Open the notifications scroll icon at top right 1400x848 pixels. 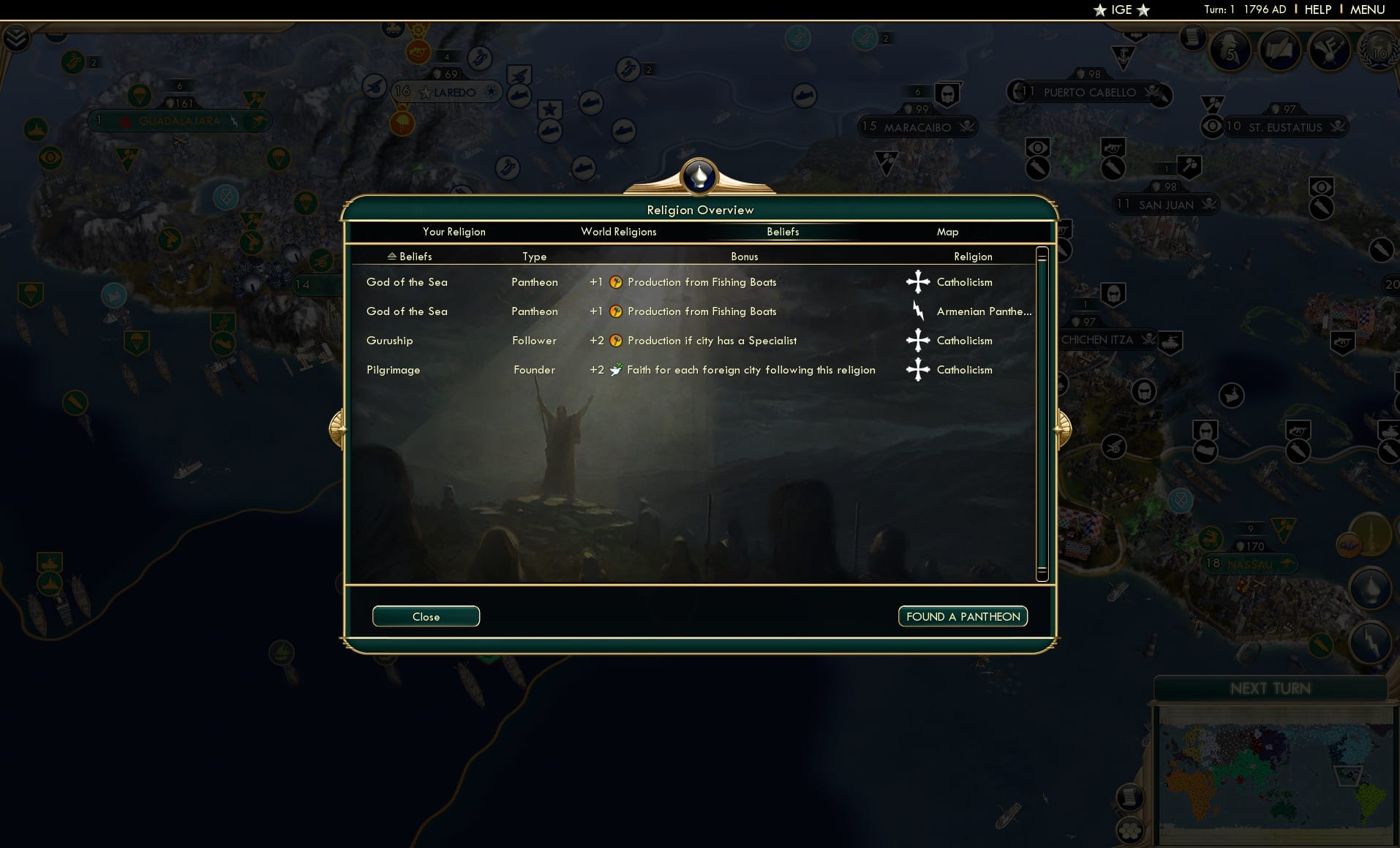tap(1192, 44)
